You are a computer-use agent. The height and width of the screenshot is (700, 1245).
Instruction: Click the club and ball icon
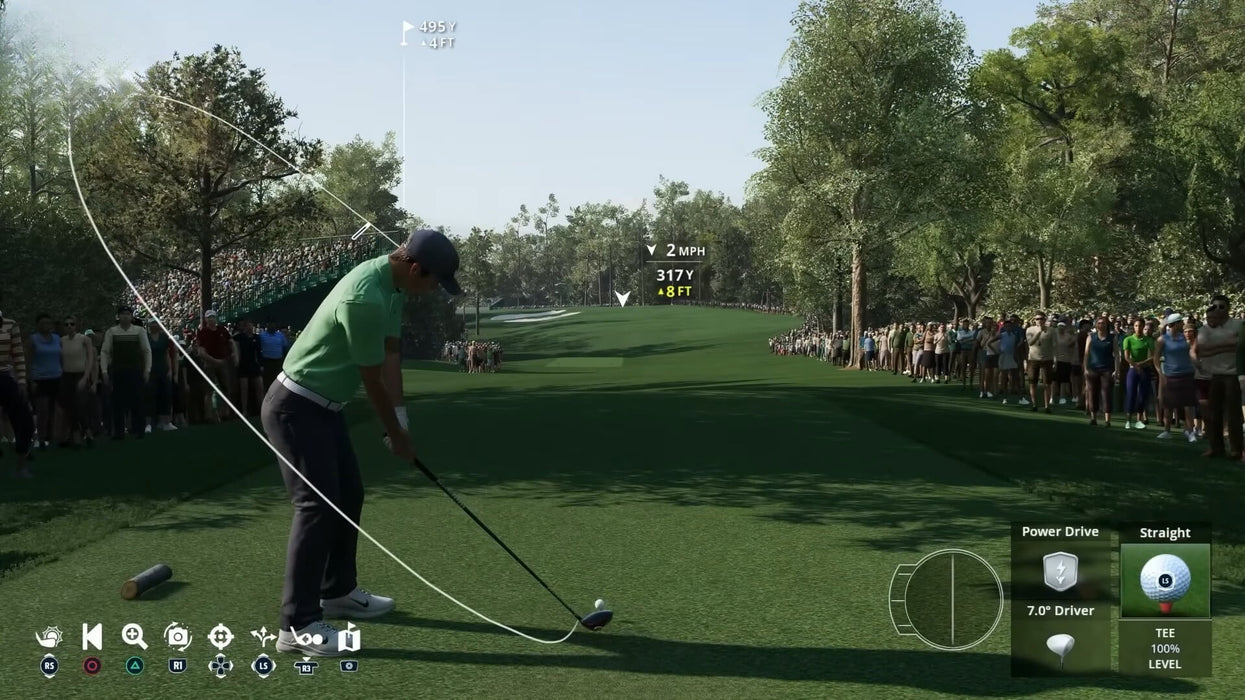click(307, 638)
